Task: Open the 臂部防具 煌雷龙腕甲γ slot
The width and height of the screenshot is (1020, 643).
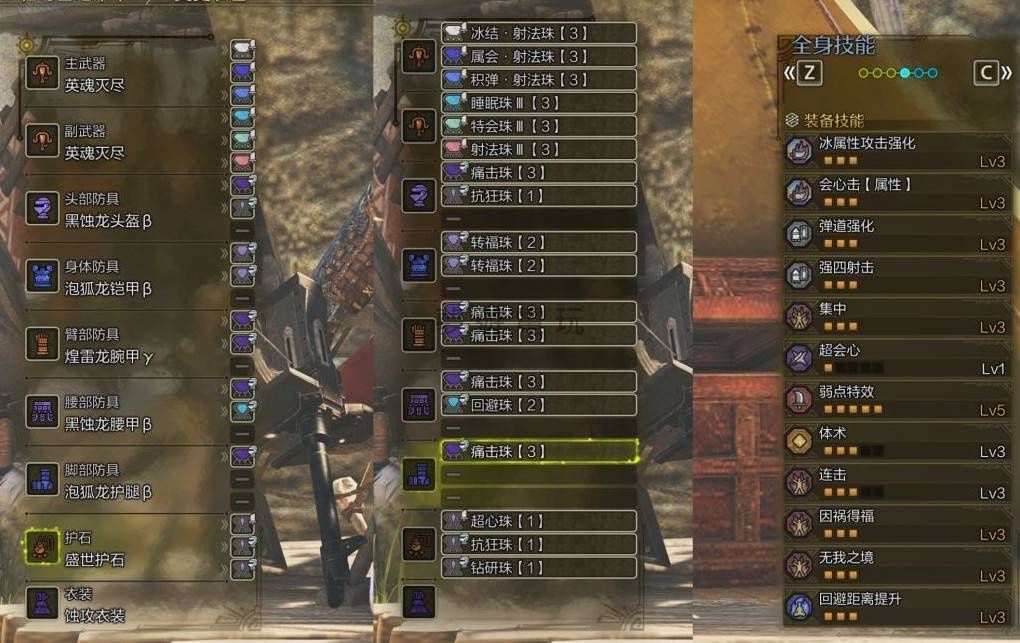Action: [120, 345]
